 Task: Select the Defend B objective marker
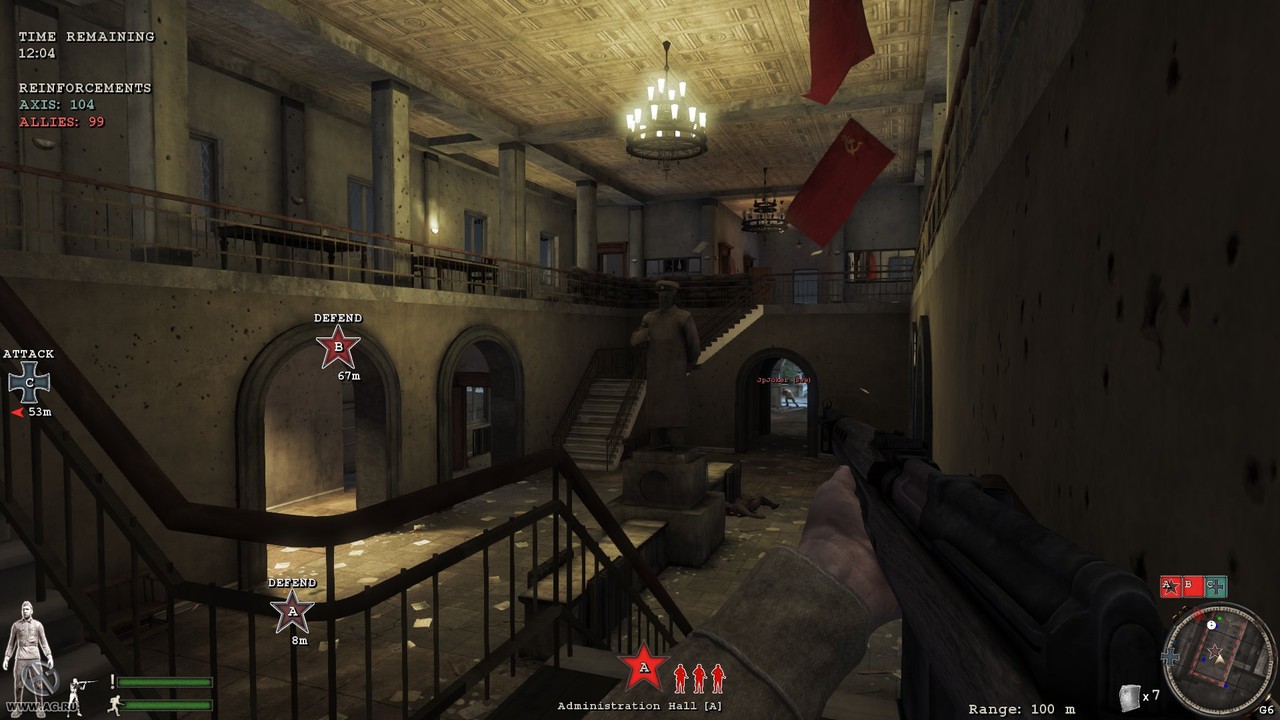pyautogui.click(x=338, y=347)
